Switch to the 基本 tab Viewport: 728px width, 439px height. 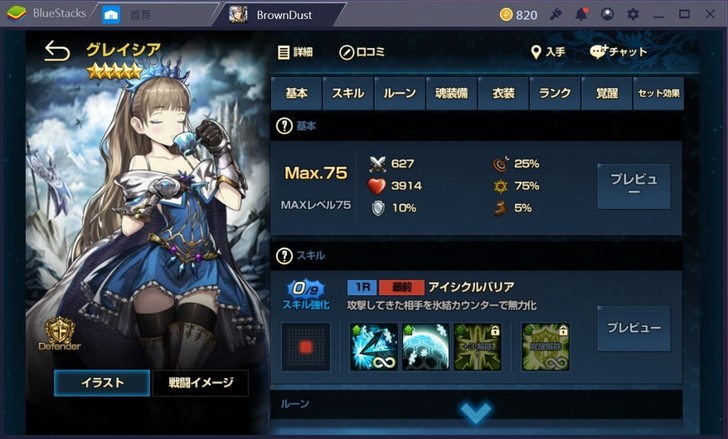[296, 93]
